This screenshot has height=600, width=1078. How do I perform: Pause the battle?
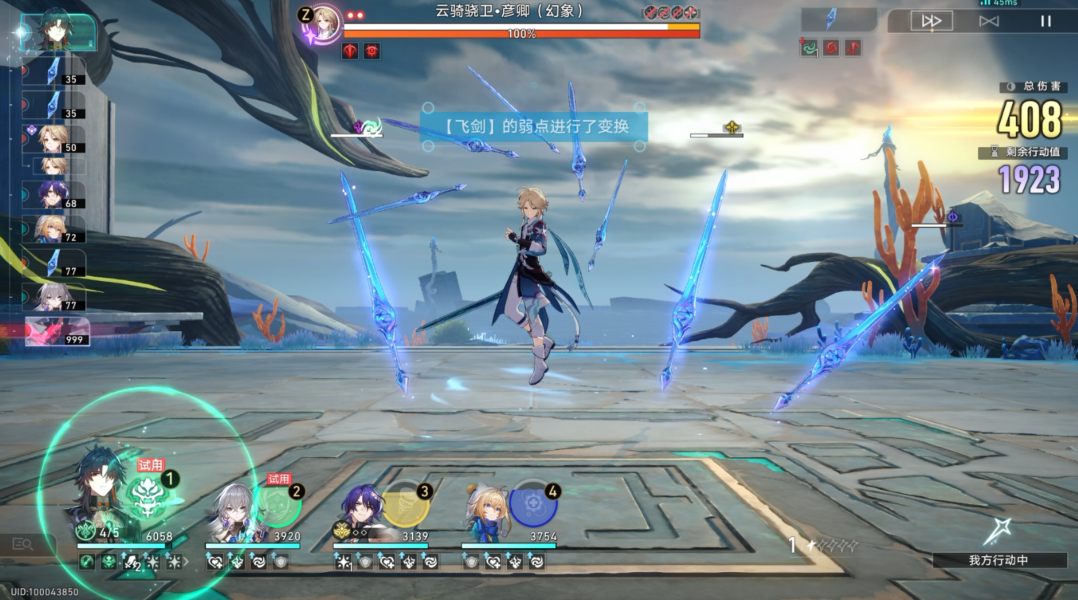[x=1046, y=21]
